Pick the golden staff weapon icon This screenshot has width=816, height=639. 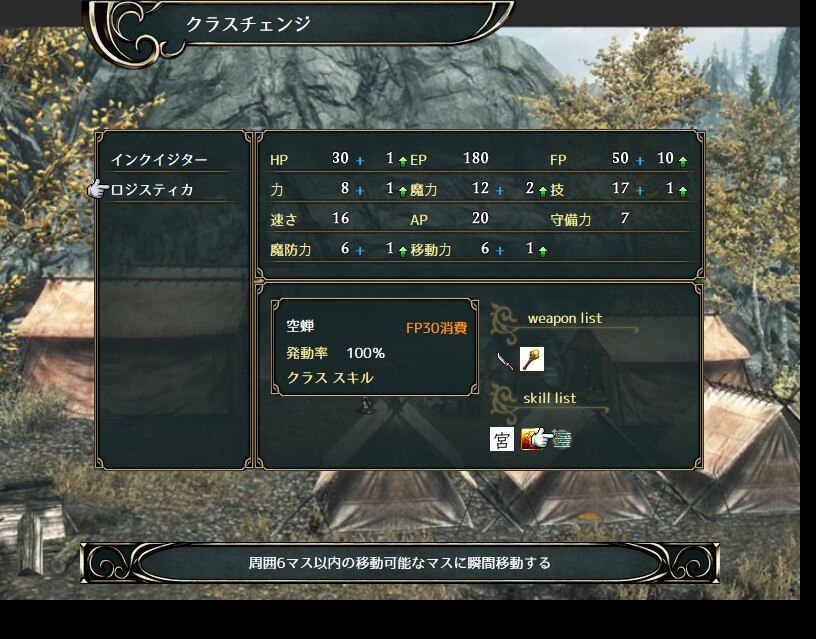pos(531,360)
